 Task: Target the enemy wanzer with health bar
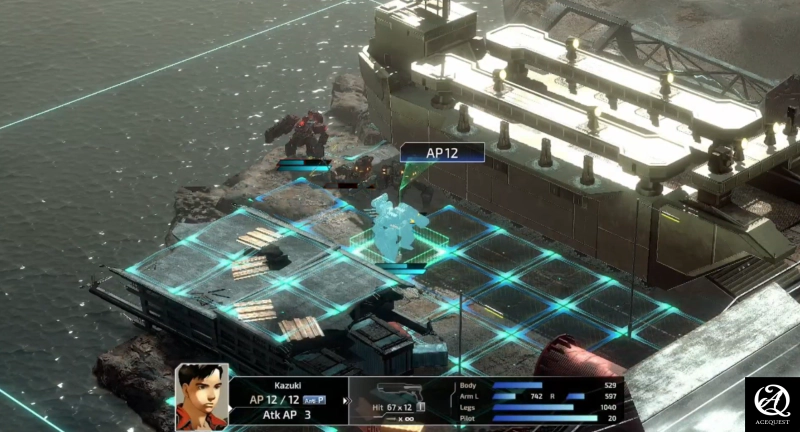click(x=303, y=135)
